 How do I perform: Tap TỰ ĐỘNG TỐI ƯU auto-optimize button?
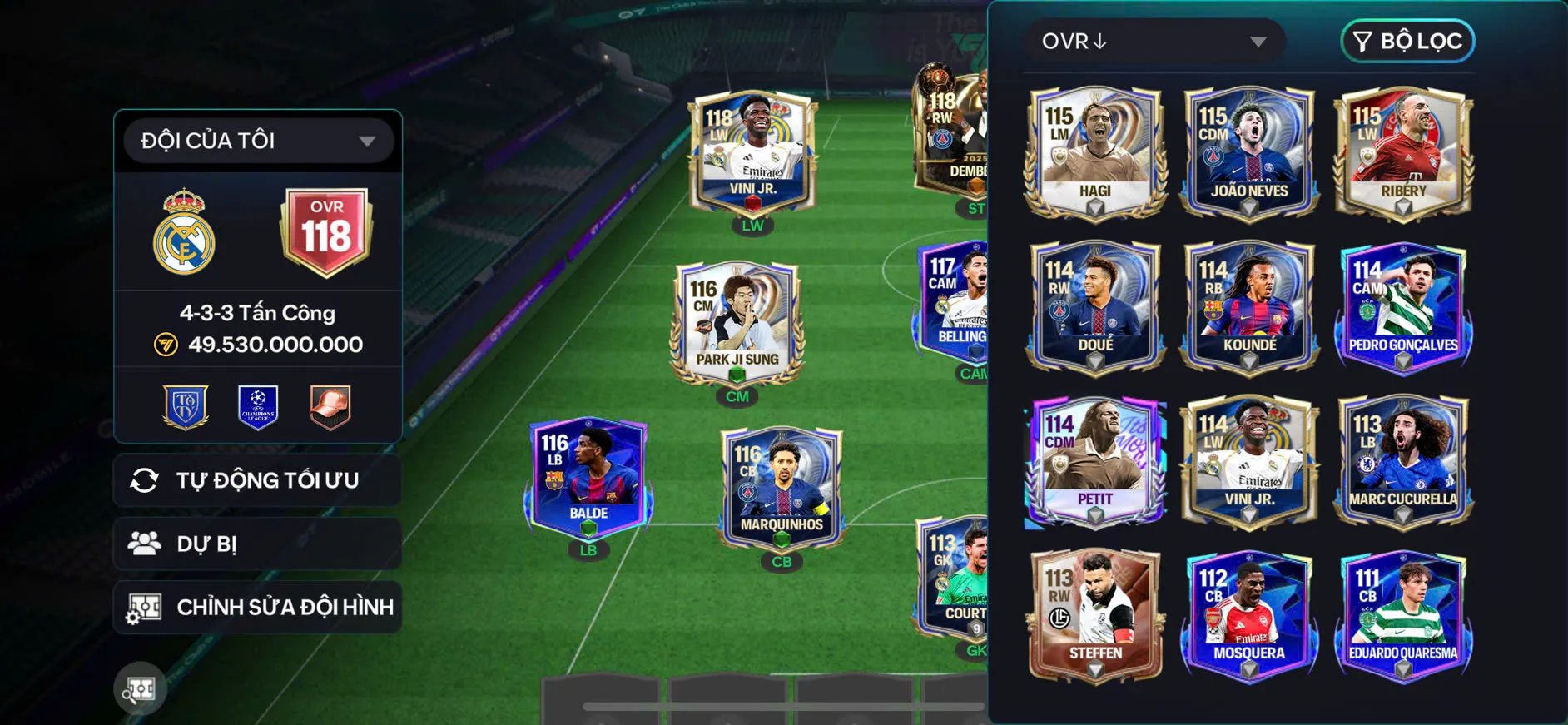(258, 480)
